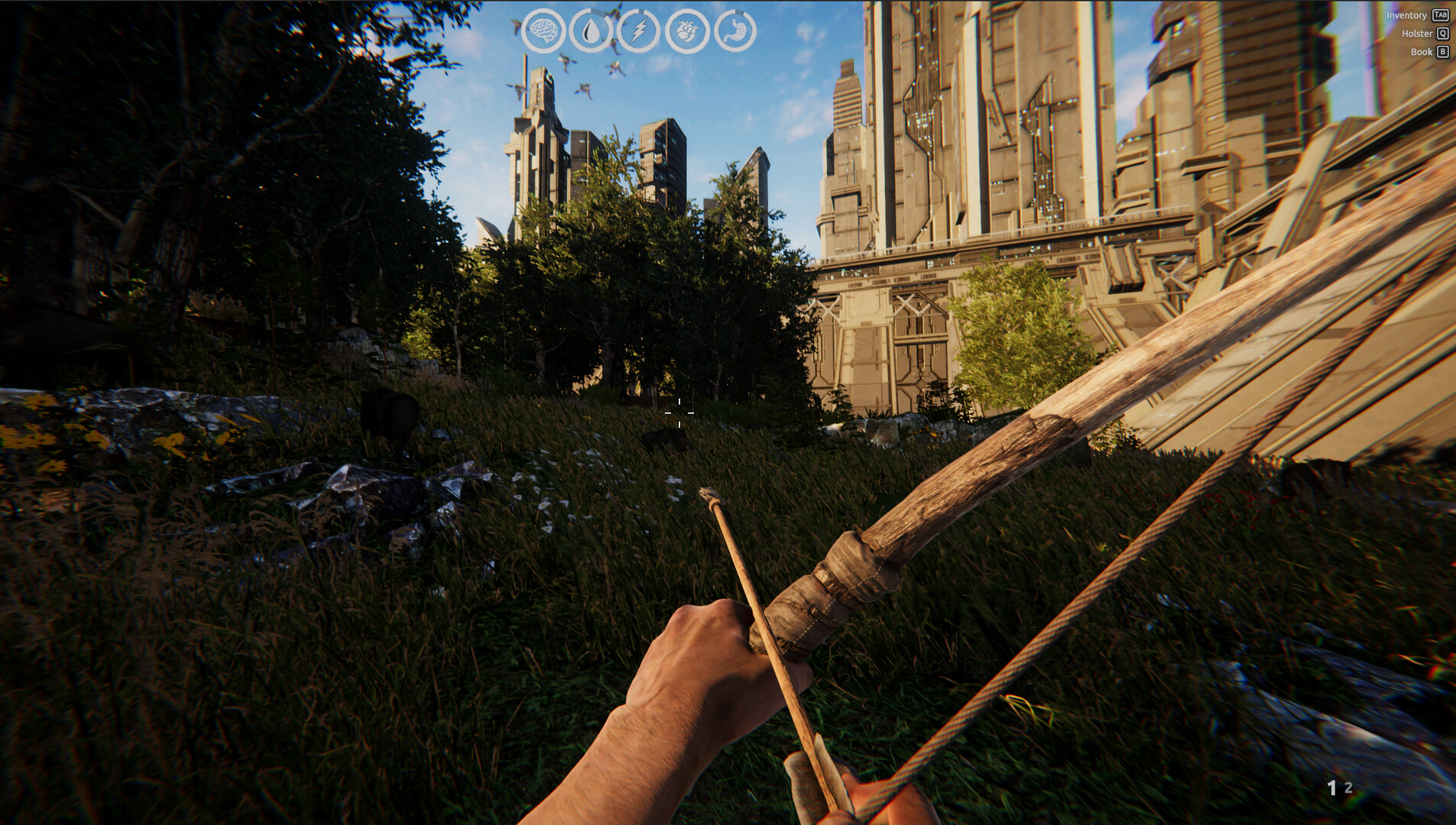Select the water drop thirst icon

(591, 31)
